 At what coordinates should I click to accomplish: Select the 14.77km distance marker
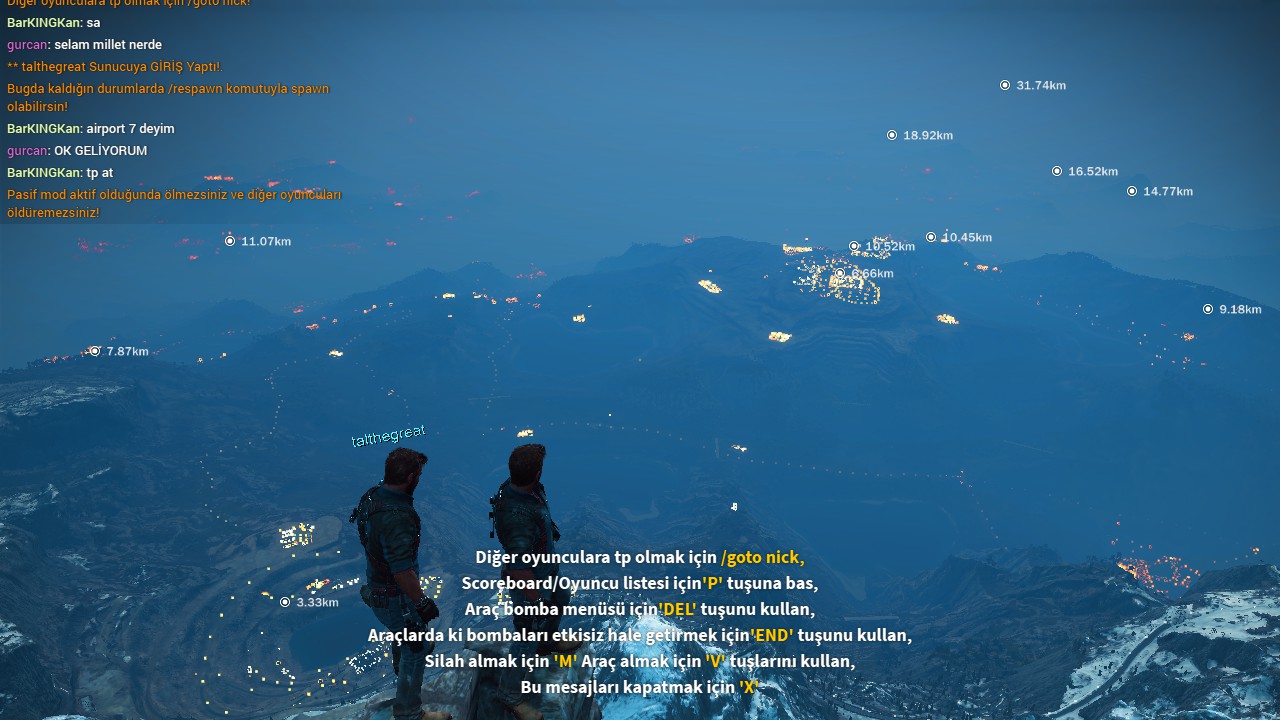point(1131,191)
